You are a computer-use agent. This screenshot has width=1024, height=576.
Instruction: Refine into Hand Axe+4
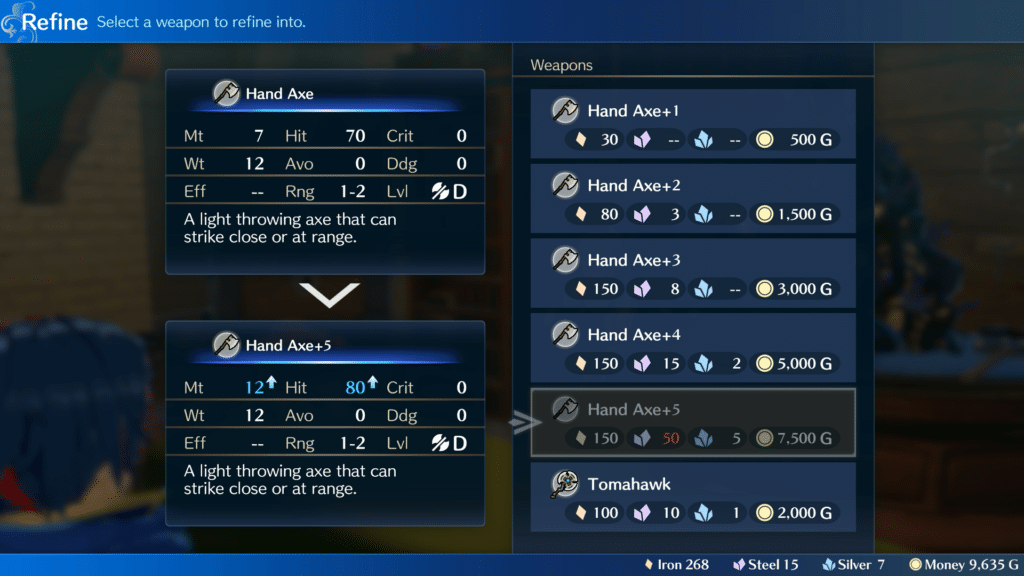coord(693,348)
